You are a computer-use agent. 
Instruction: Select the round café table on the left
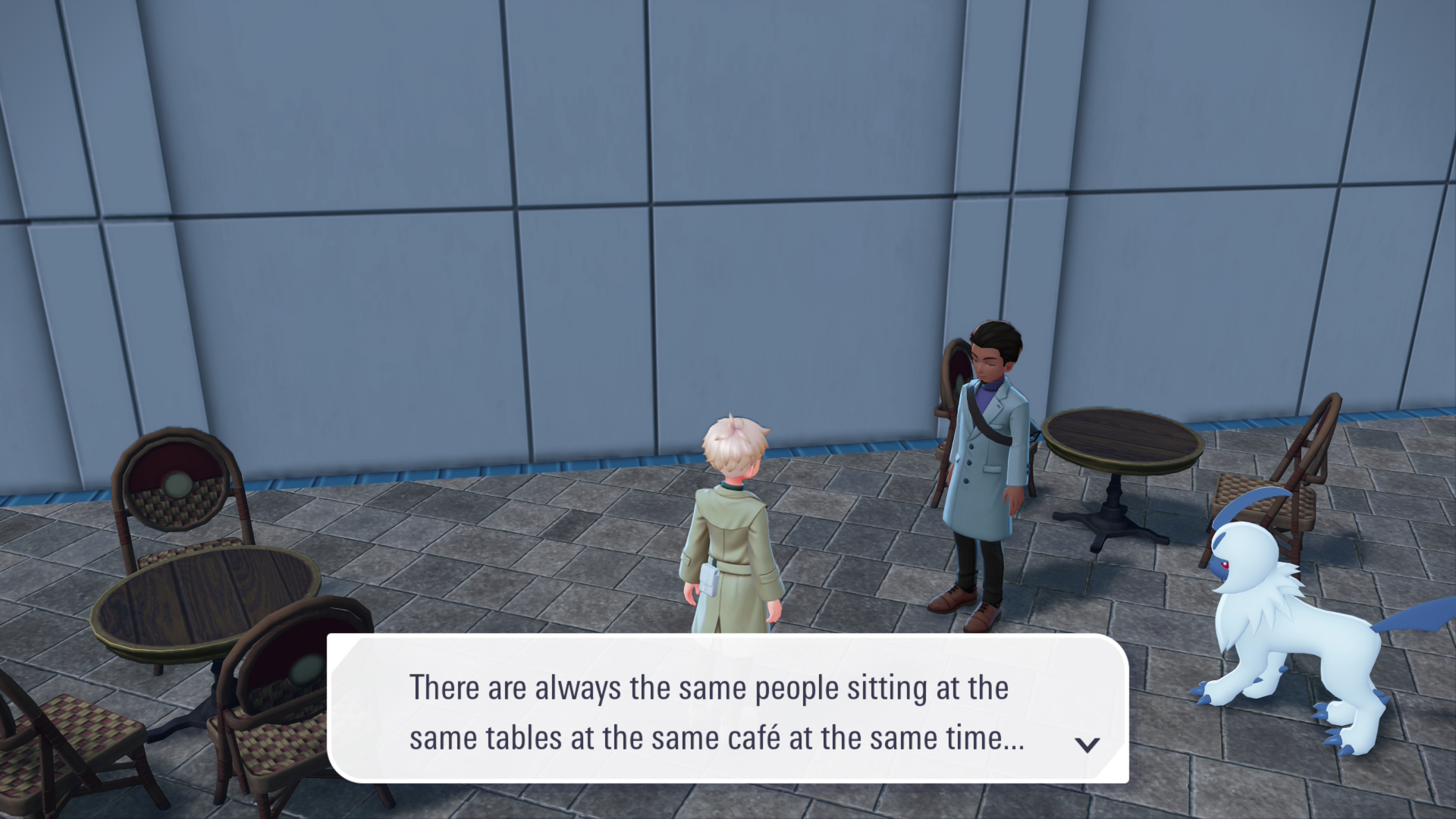tap(205, 599)
